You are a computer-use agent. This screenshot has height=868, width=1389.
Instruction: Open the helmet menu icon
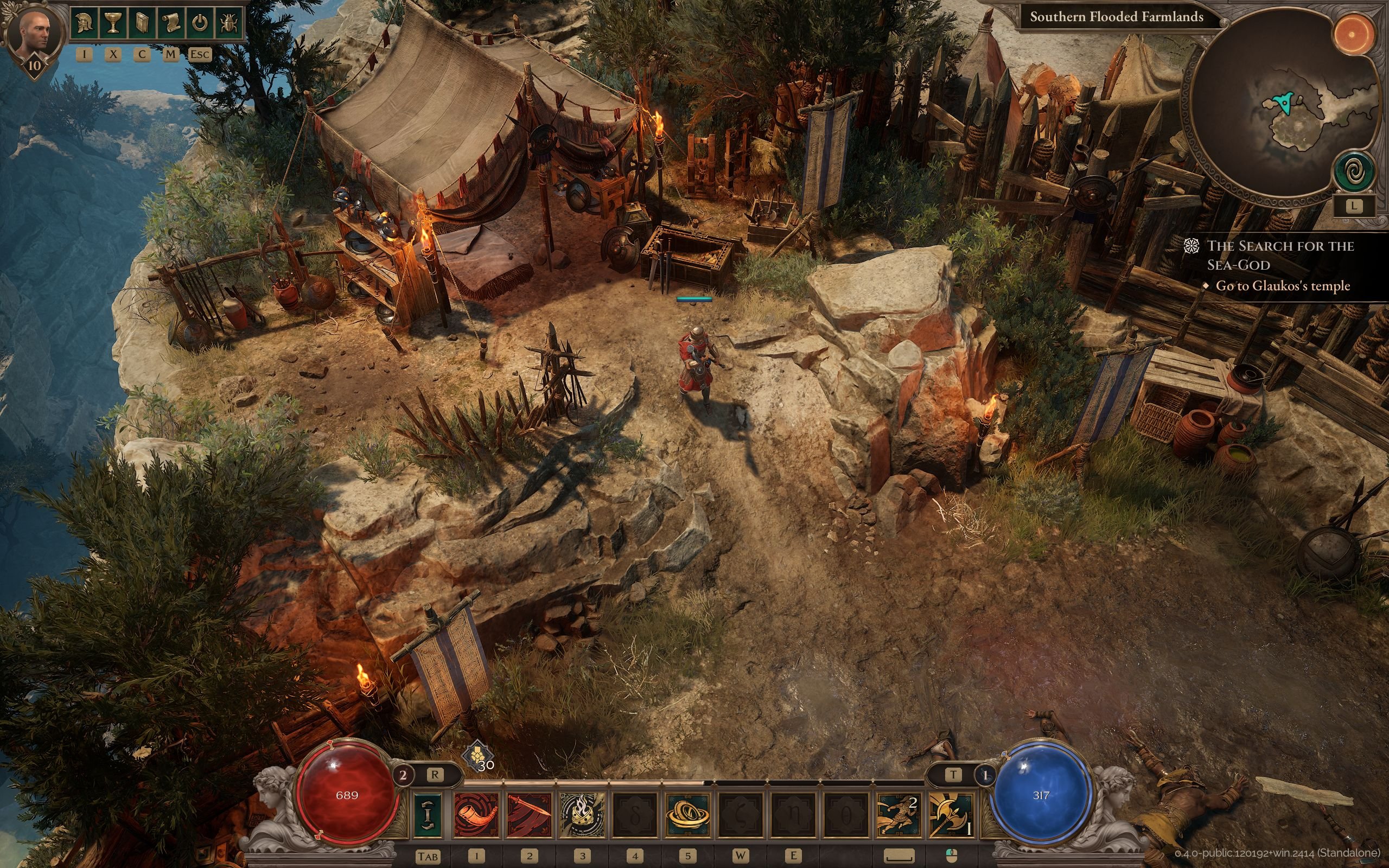pos(85,23)
